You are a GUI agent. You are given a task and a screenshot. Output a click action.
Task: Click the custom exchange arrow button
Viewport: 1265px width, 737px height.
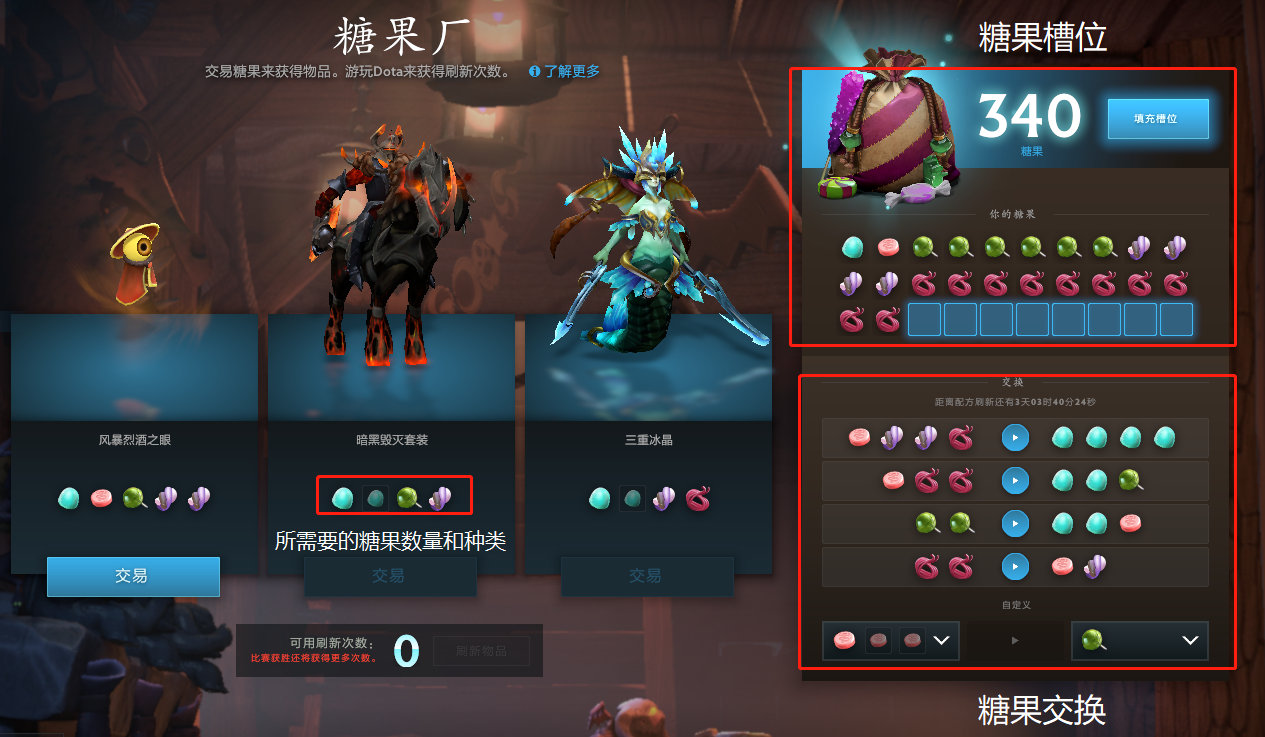pyautogui.click(x=1015, y=641)
